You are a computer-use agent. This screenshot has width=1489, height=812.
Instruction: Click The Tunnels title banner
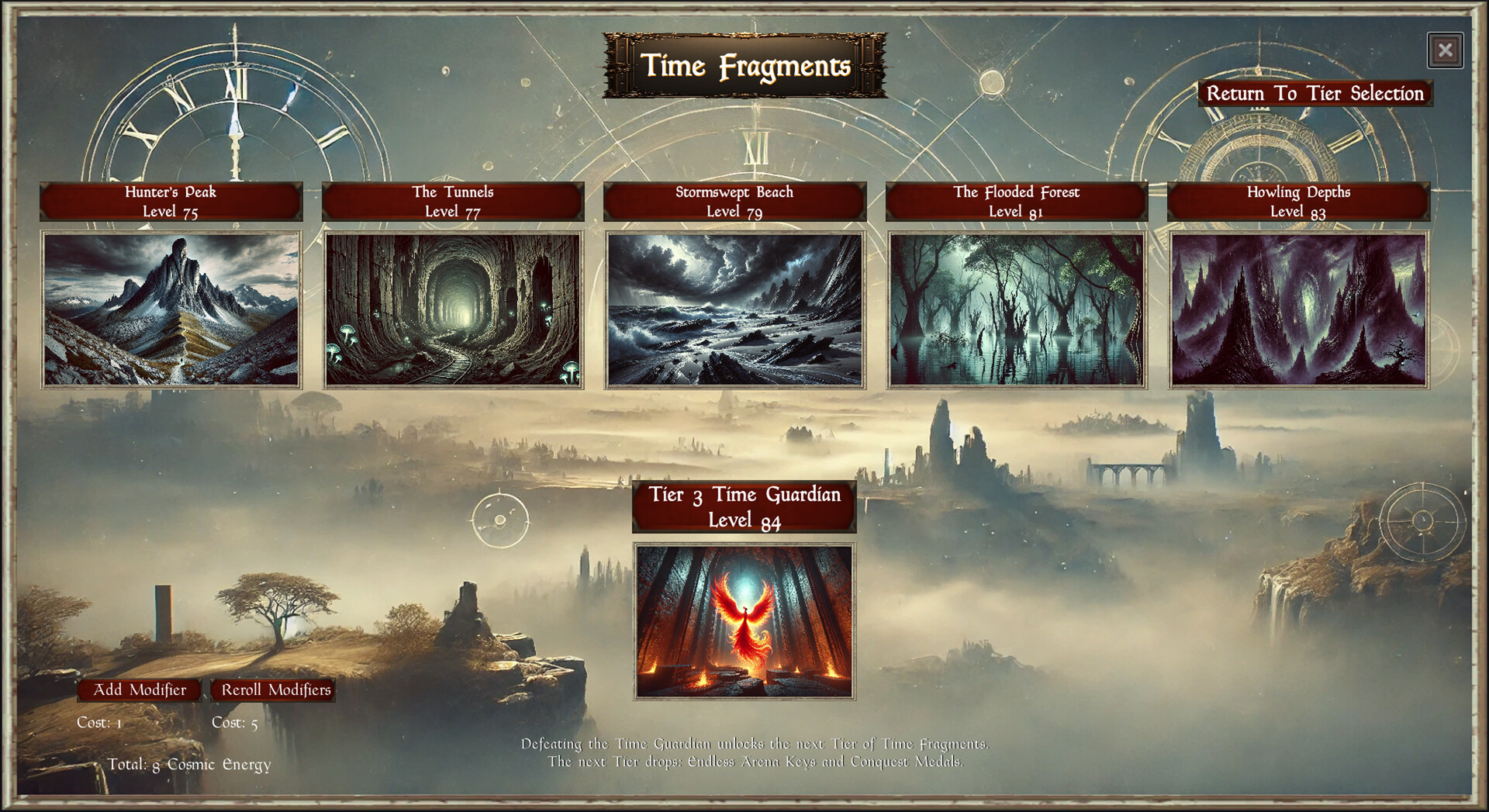coord(452,202)
